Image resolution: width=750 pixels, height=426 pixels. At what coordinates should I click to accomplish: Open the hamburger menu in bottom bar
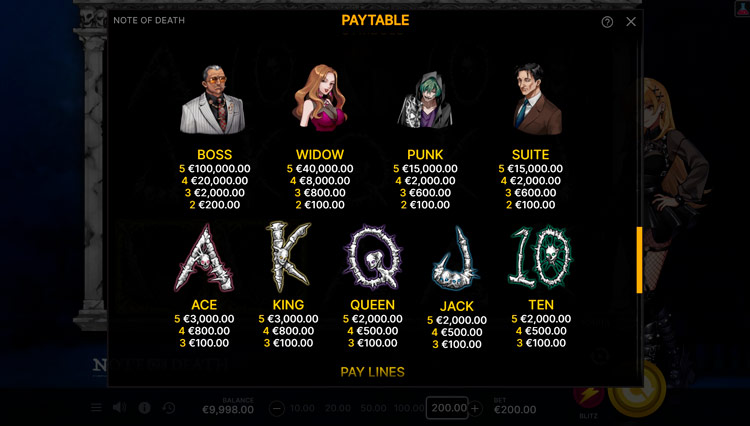pyautogui.click(x=97, y=408)
